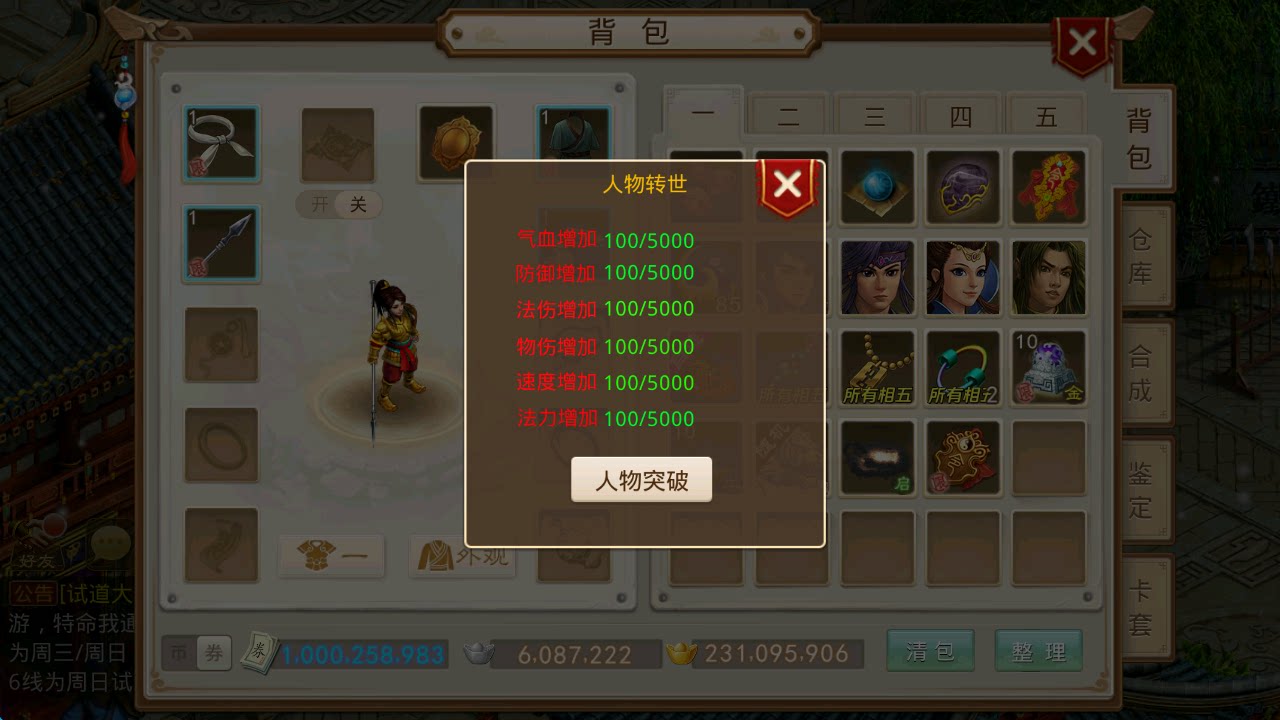Select the blue orb item in inventory

point(877,185)
